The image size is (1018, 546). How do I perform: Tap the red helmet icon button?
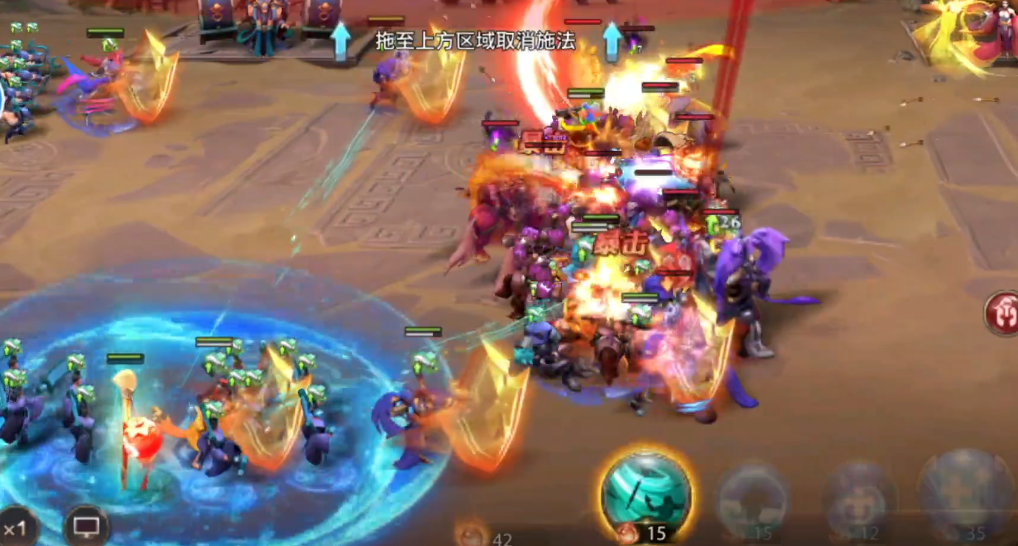[x=1001, y=315]
